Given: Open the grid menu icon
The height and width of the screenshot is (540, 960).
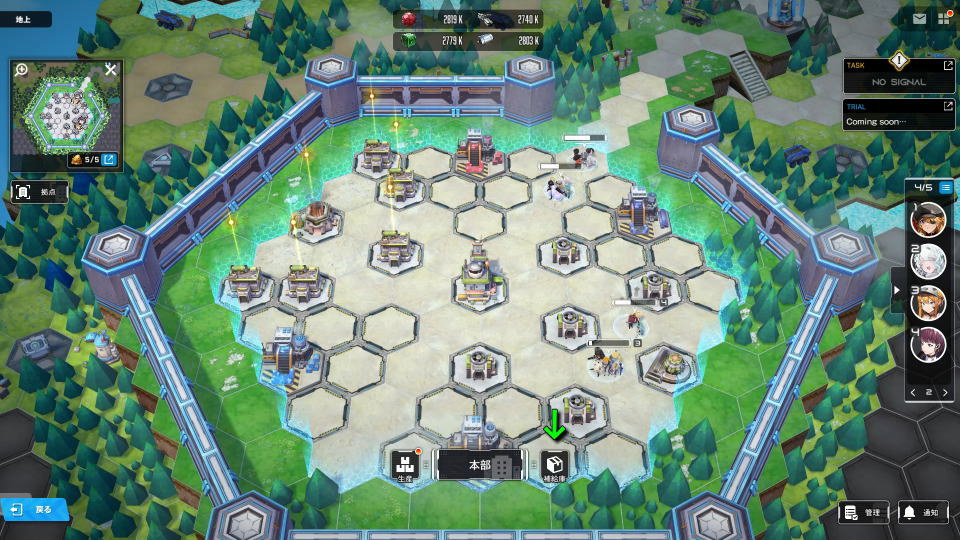Looking at the screenshot, I should point(943,18).
